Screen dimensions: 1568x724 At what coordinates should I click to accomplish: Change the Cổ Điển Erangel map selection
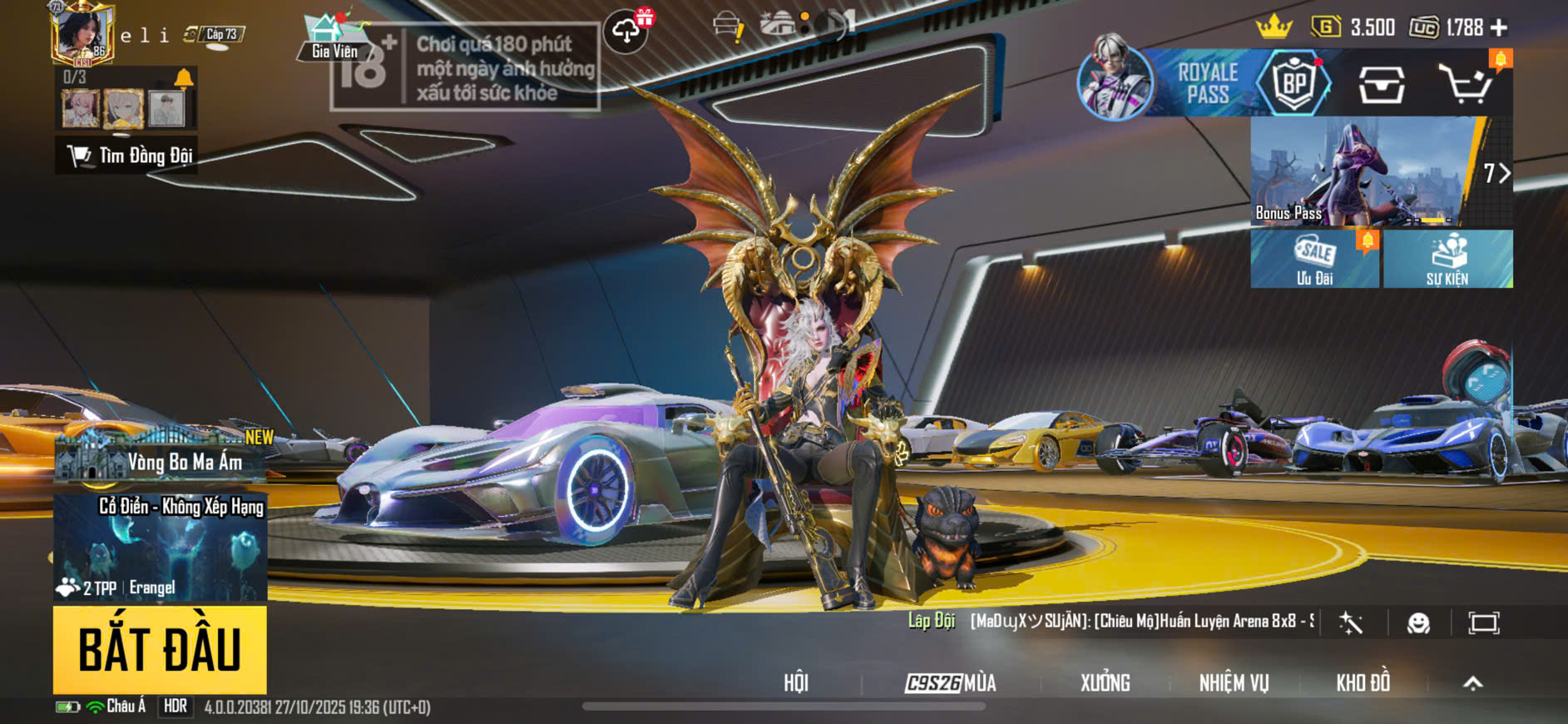(161, 548)
